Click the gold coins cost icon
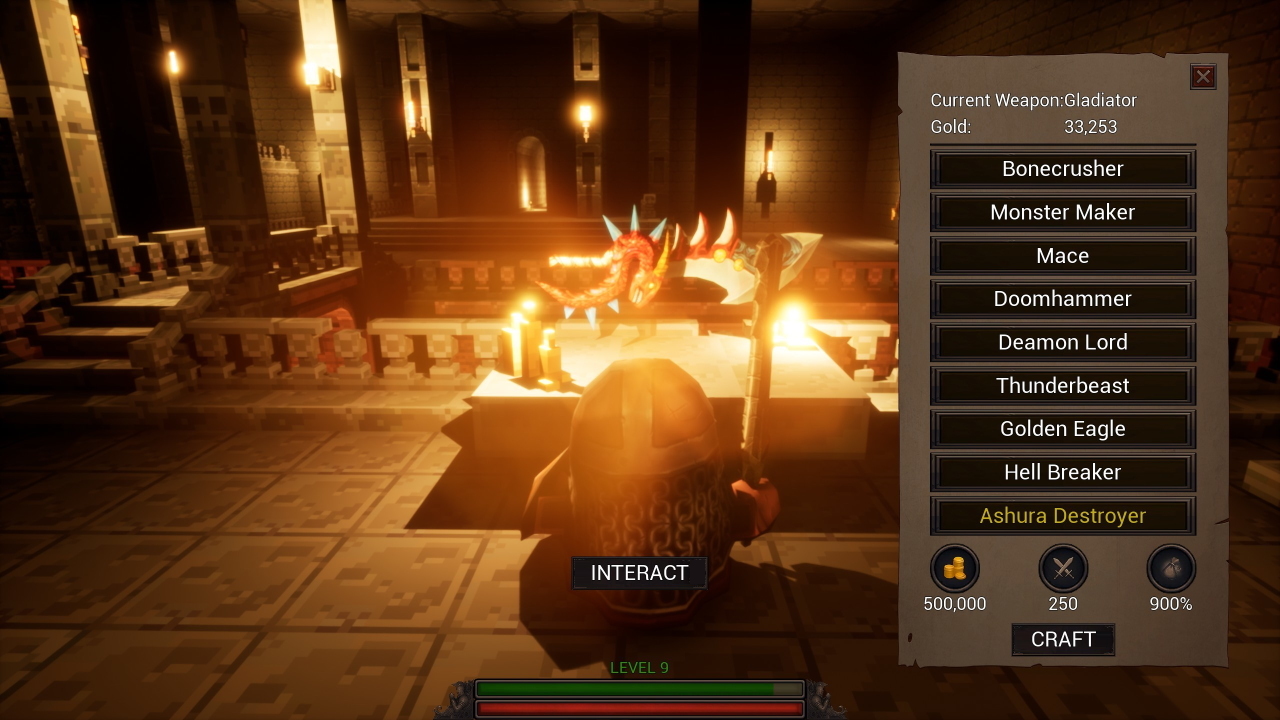 (x=955, y=568)
